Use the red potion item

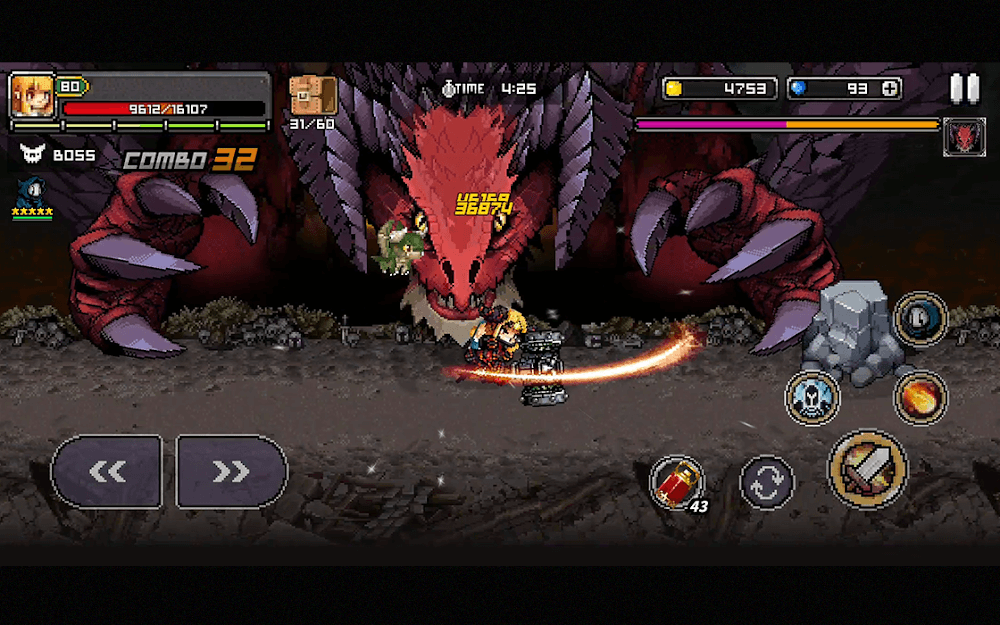coord(677,483)
